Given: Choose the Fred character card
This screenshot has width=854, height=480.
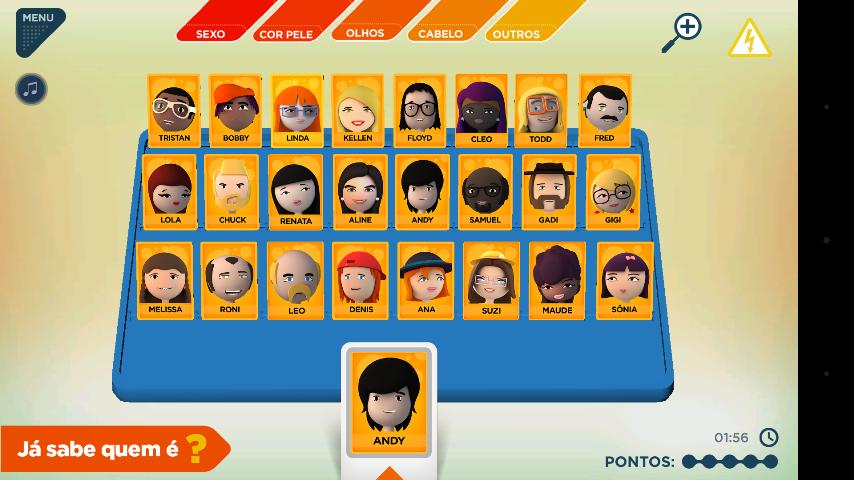Looking at the screenshot, I should (x=604, y=110).
